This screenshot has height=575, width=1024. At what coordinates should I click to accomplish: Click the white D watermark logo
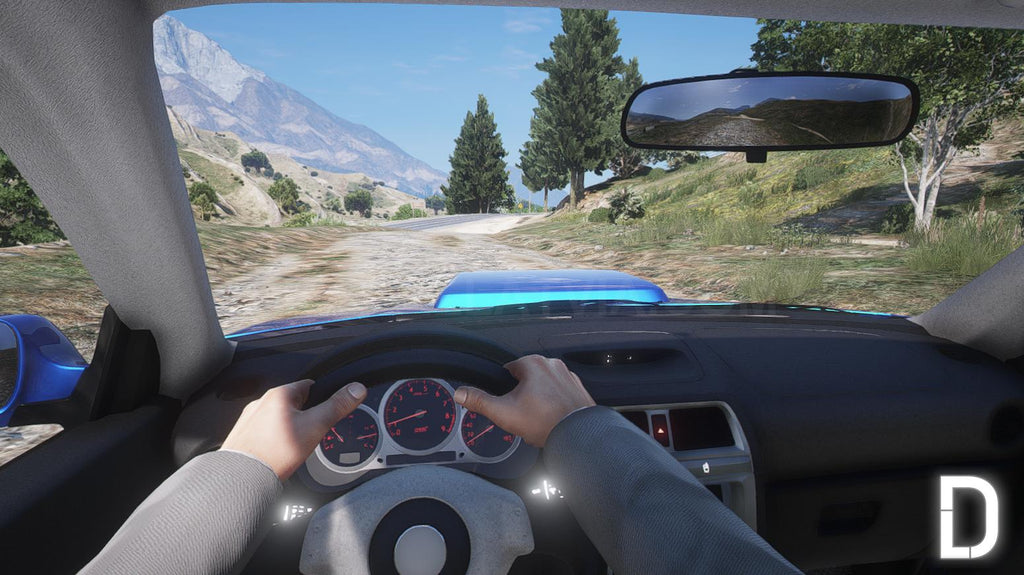(967, 516)
